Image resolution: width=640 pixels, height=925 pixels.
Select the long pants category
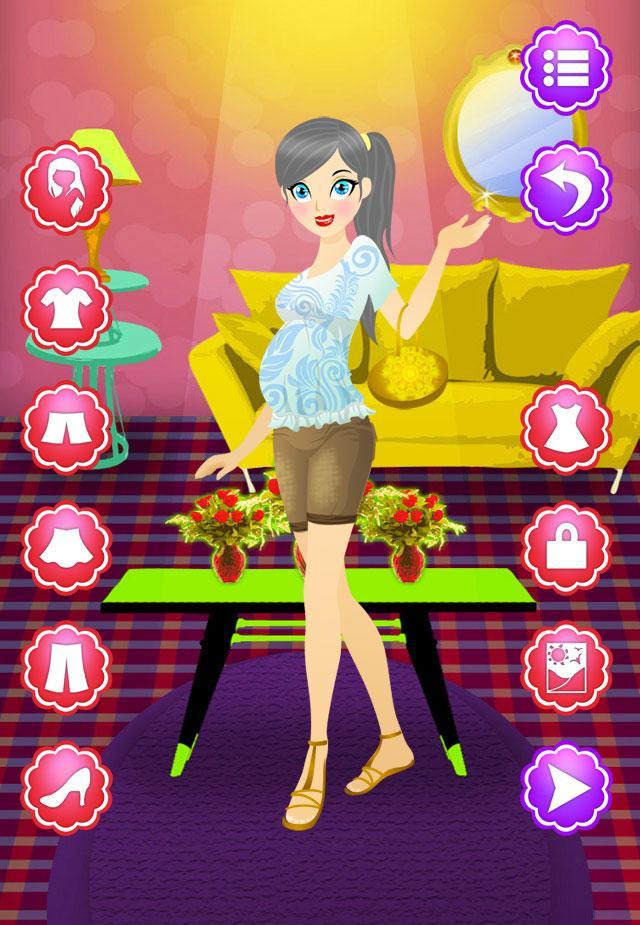pyautogui.click(x=67, y=663)
